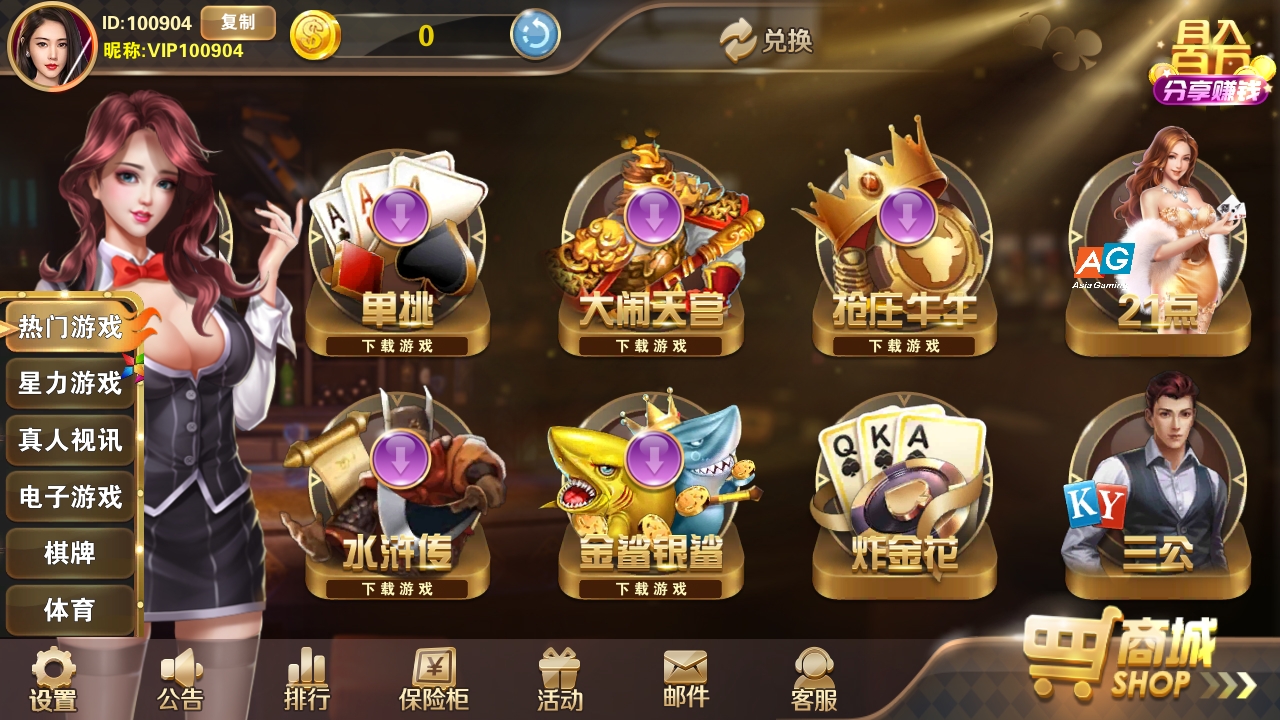
Task: Open the 保险柜 safe box
Action: [x=433, y=681]
